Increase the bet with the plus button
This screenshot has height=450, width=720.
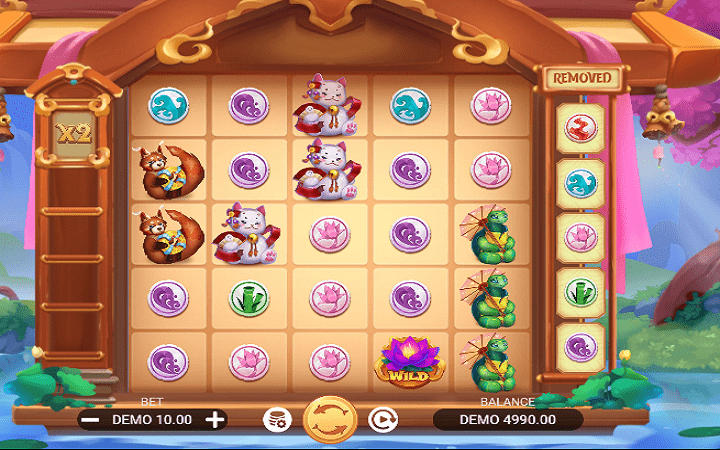point(215,420)
